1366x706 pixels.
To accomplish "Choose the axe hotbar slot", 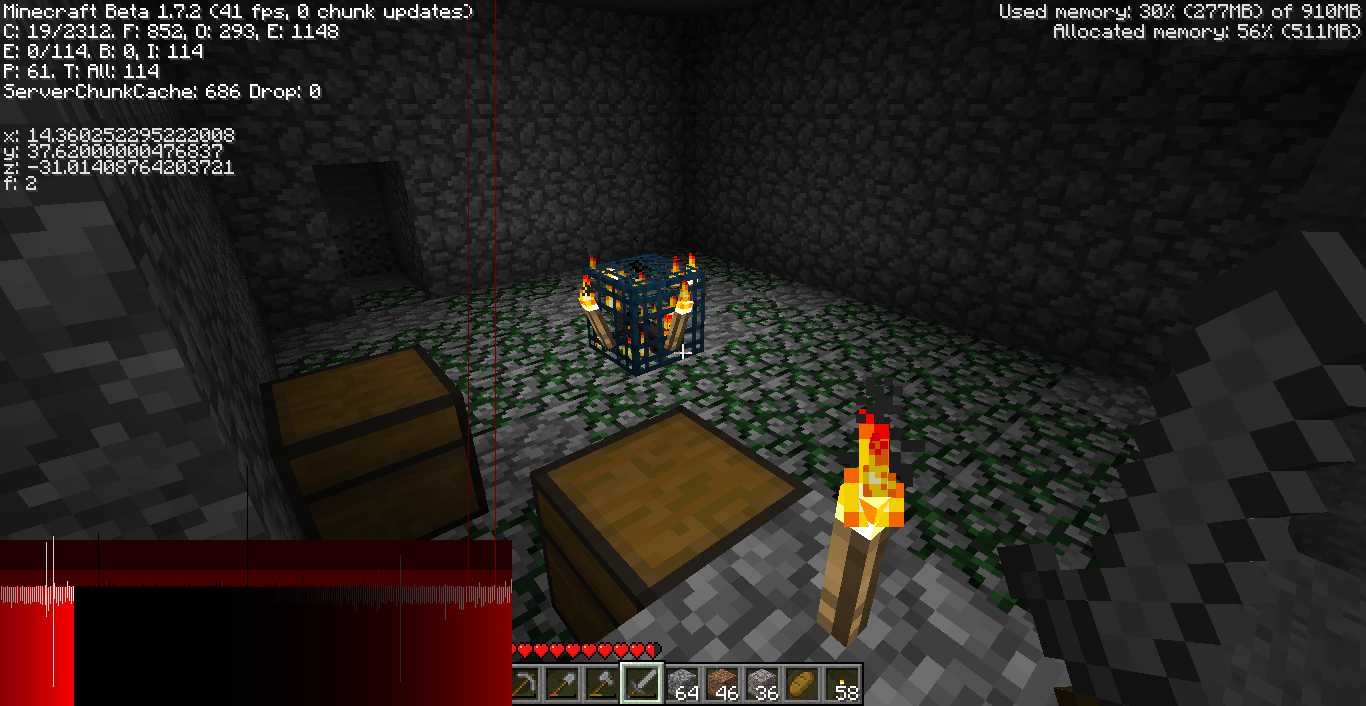I will pyautogui.click(x=602, y=684).
